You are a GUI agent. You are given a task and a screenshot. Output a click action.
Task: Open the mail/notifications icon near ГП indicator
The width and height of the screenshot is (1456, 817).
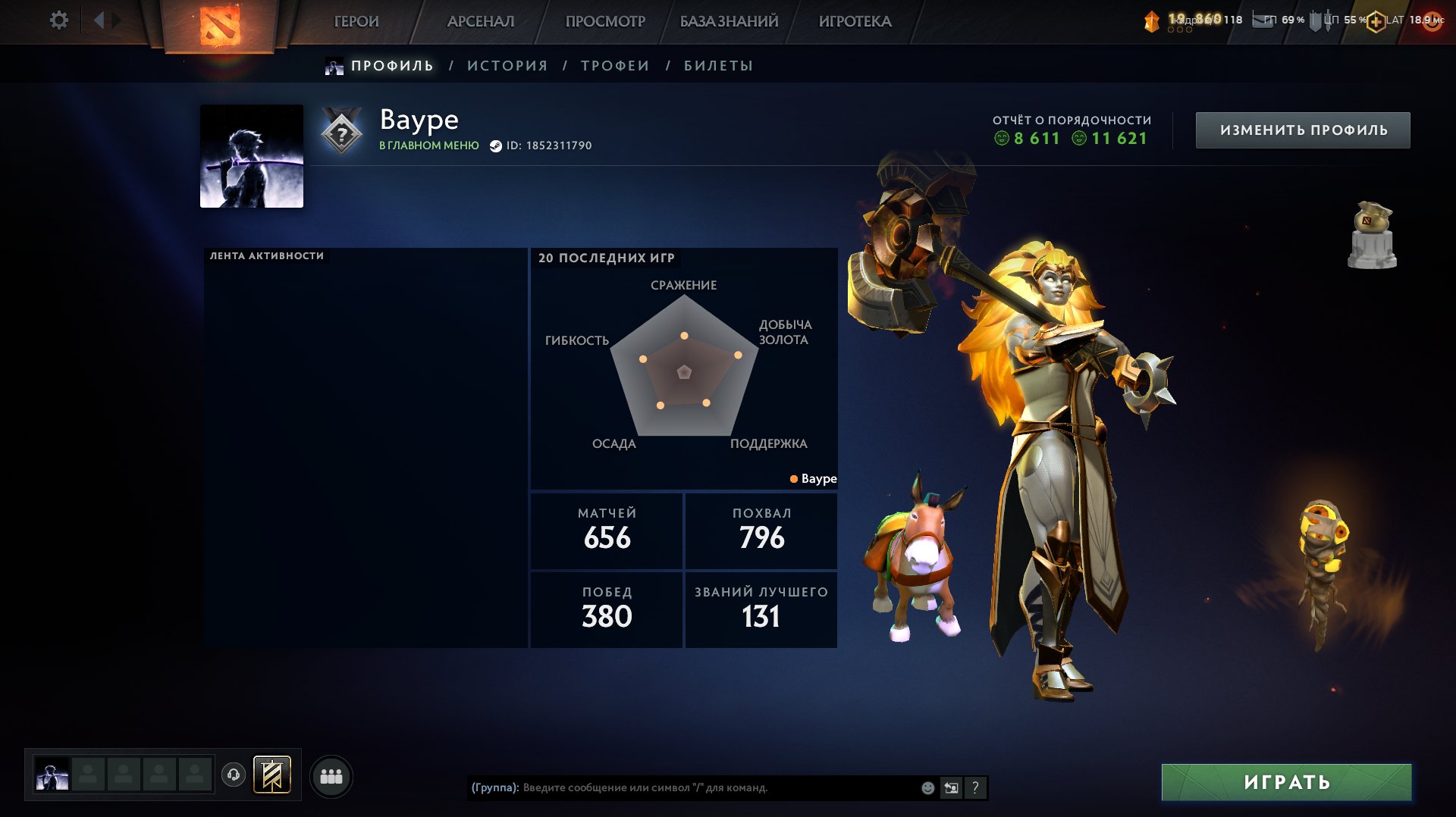(x=1263, y=21)
